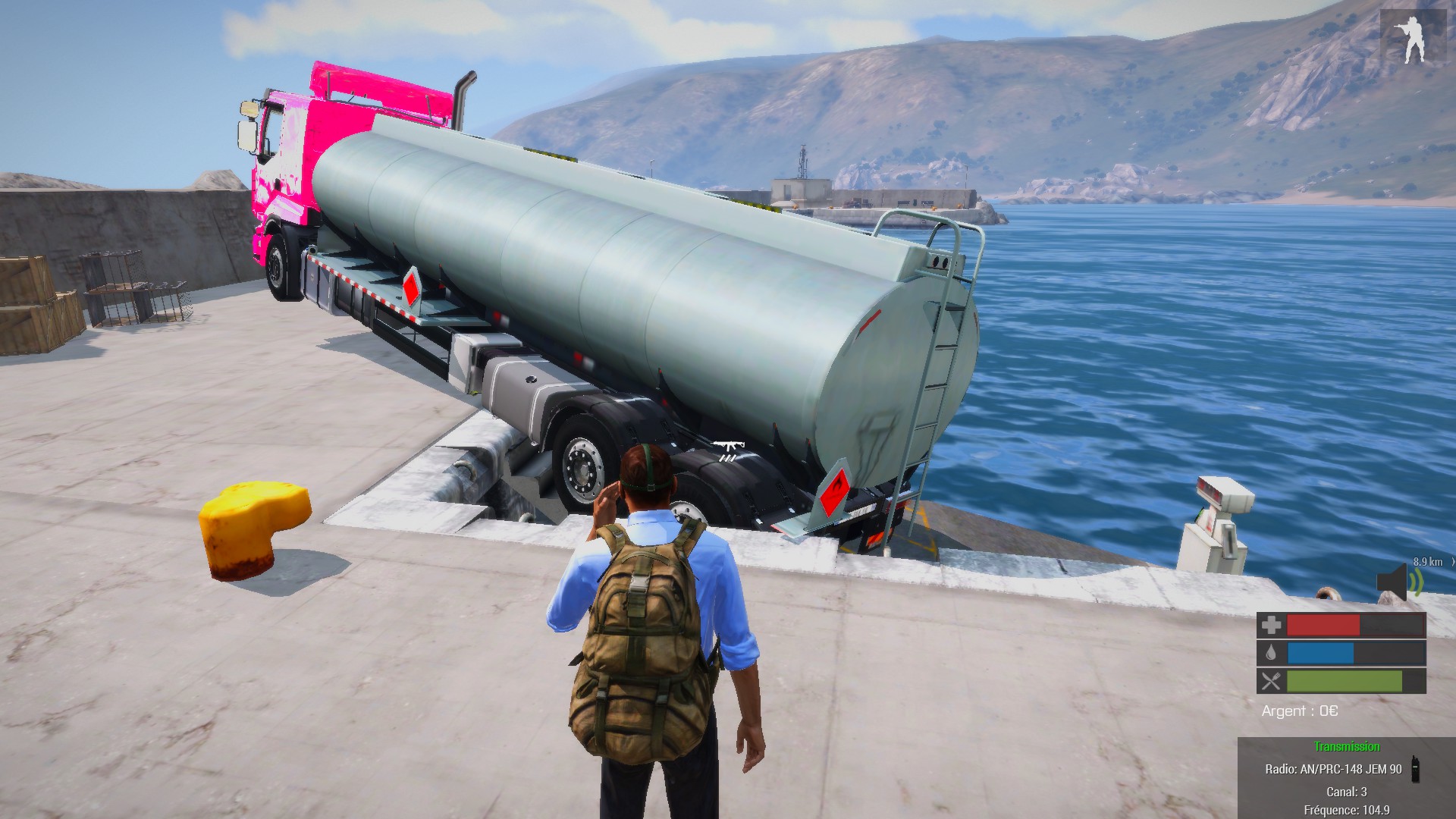
Task: Click the water drop thirst icon
Action: tap(1271, 653)
